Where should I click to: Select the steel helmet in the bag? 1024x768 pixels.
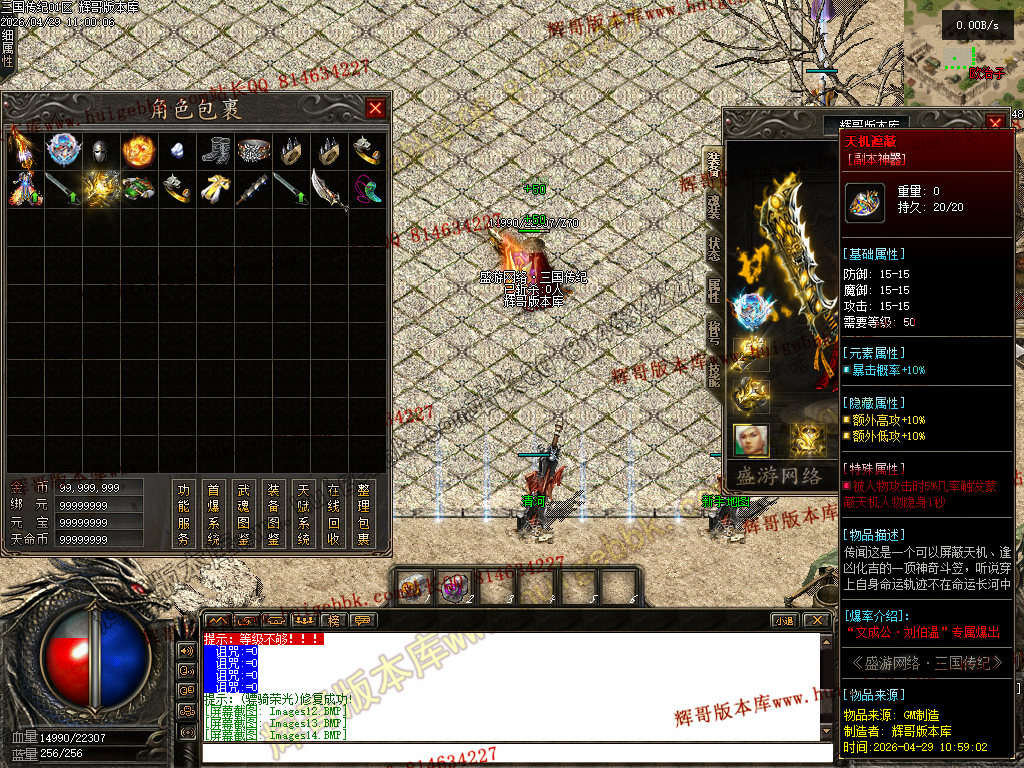point(100,151)
